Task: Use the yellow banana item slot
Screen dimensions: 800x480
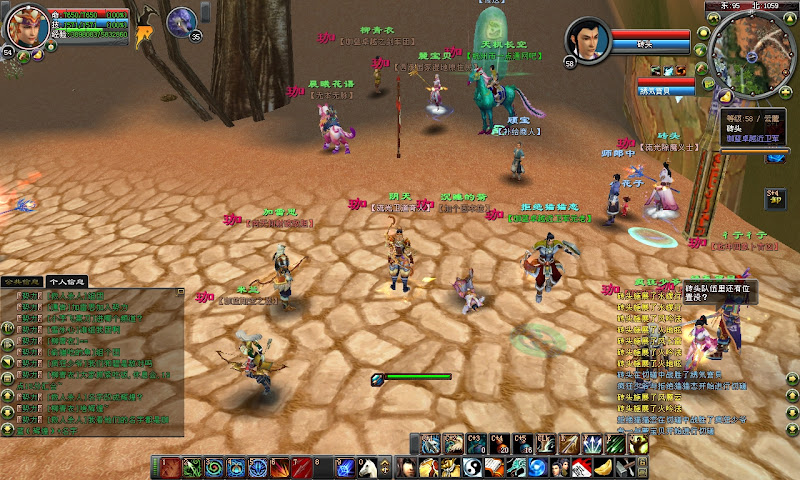Action: 603,468
